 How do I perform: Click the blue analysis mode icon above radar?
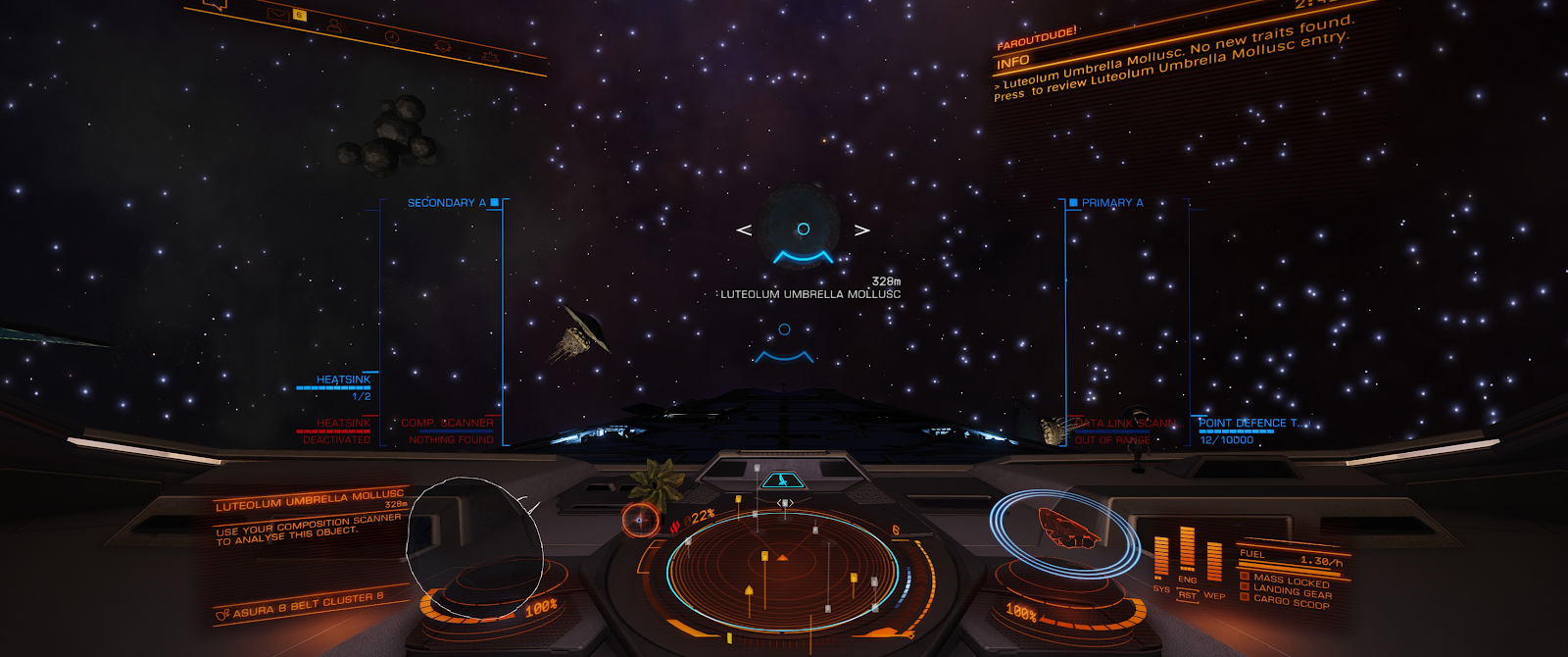[x=781, y=480]
